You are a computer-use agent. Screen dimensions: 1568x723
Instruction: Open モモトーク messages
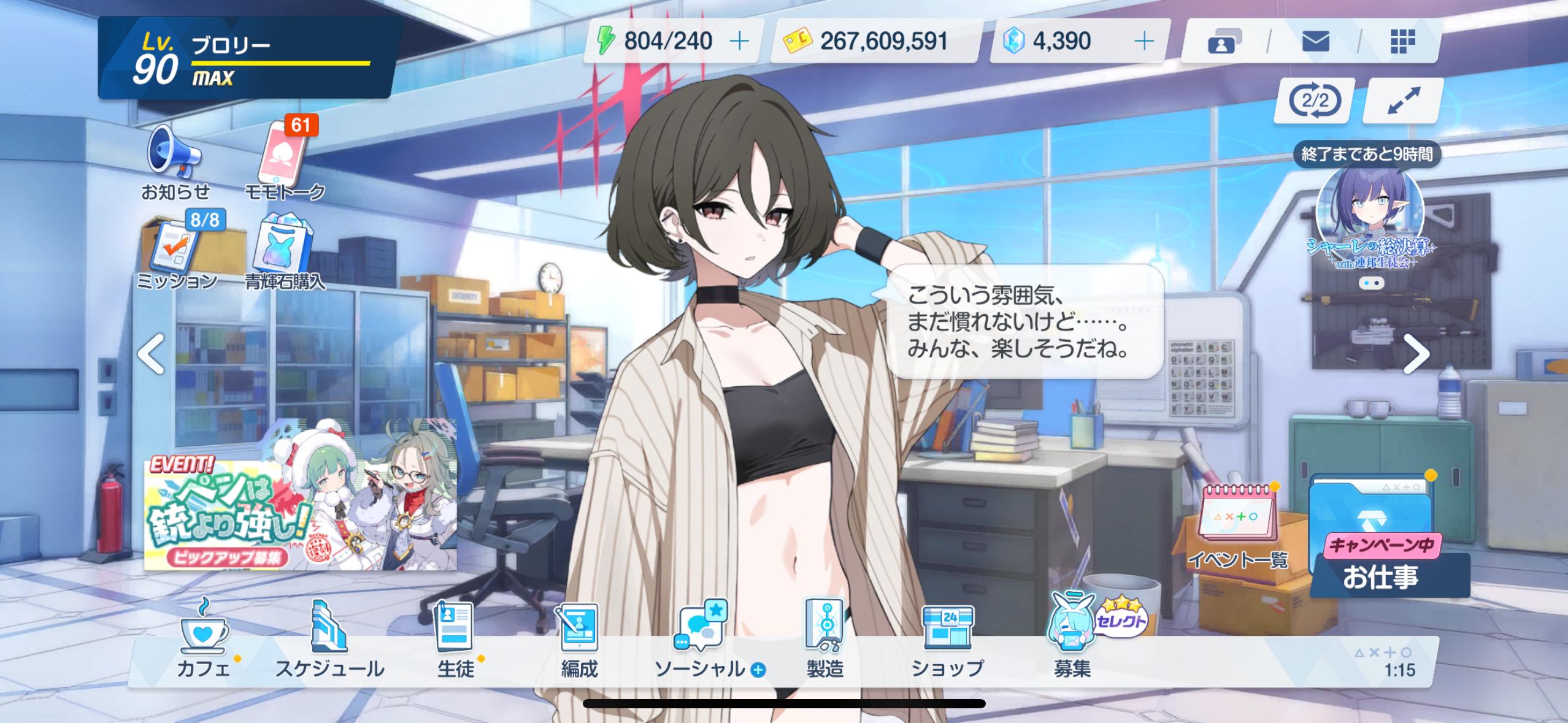coord(284,161)
